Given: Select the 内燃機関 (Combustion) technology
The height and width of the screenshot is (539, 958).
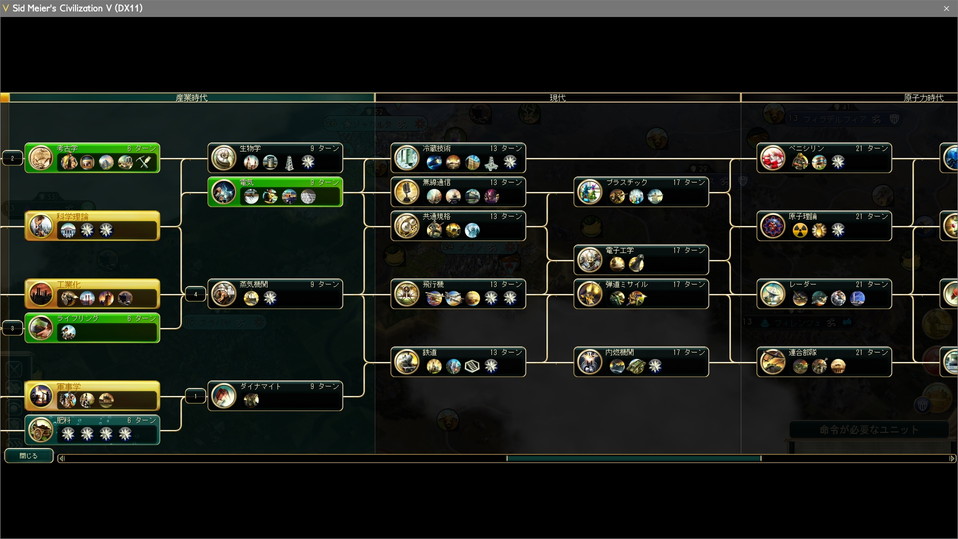Looking at the screenshot, I should click(x=641, y=362).
